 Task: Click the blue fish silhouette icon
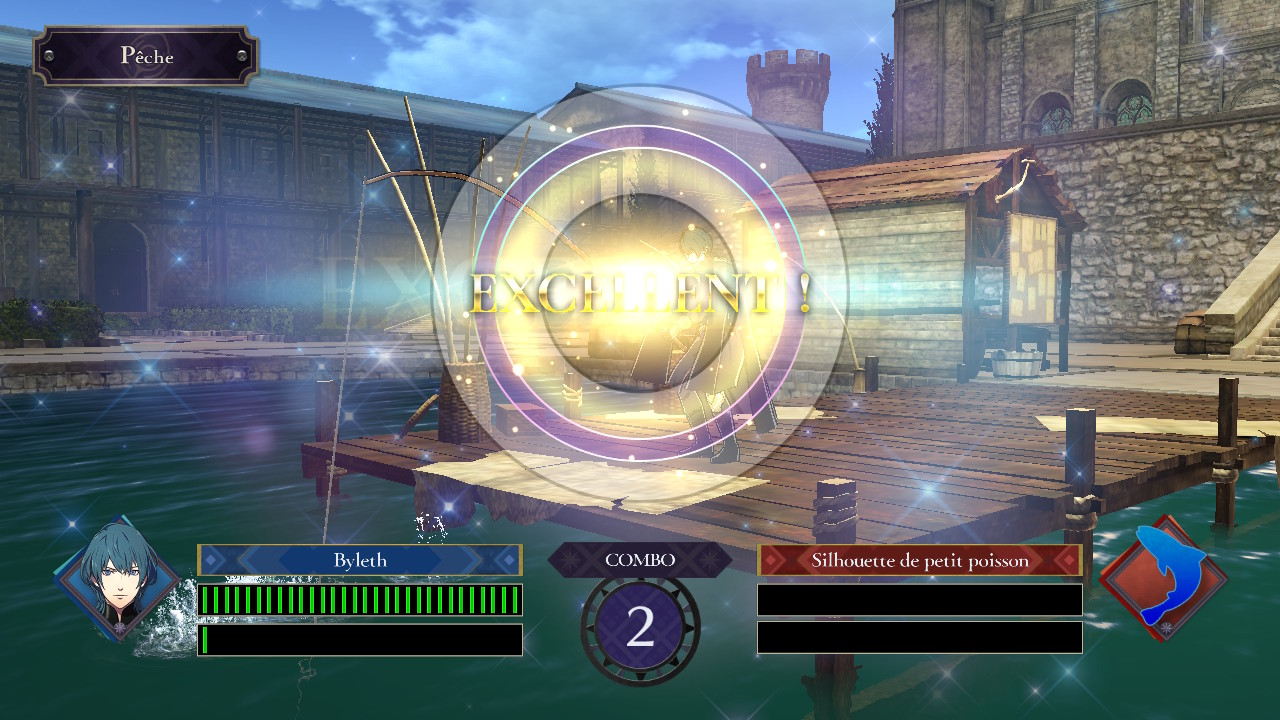1163,579
